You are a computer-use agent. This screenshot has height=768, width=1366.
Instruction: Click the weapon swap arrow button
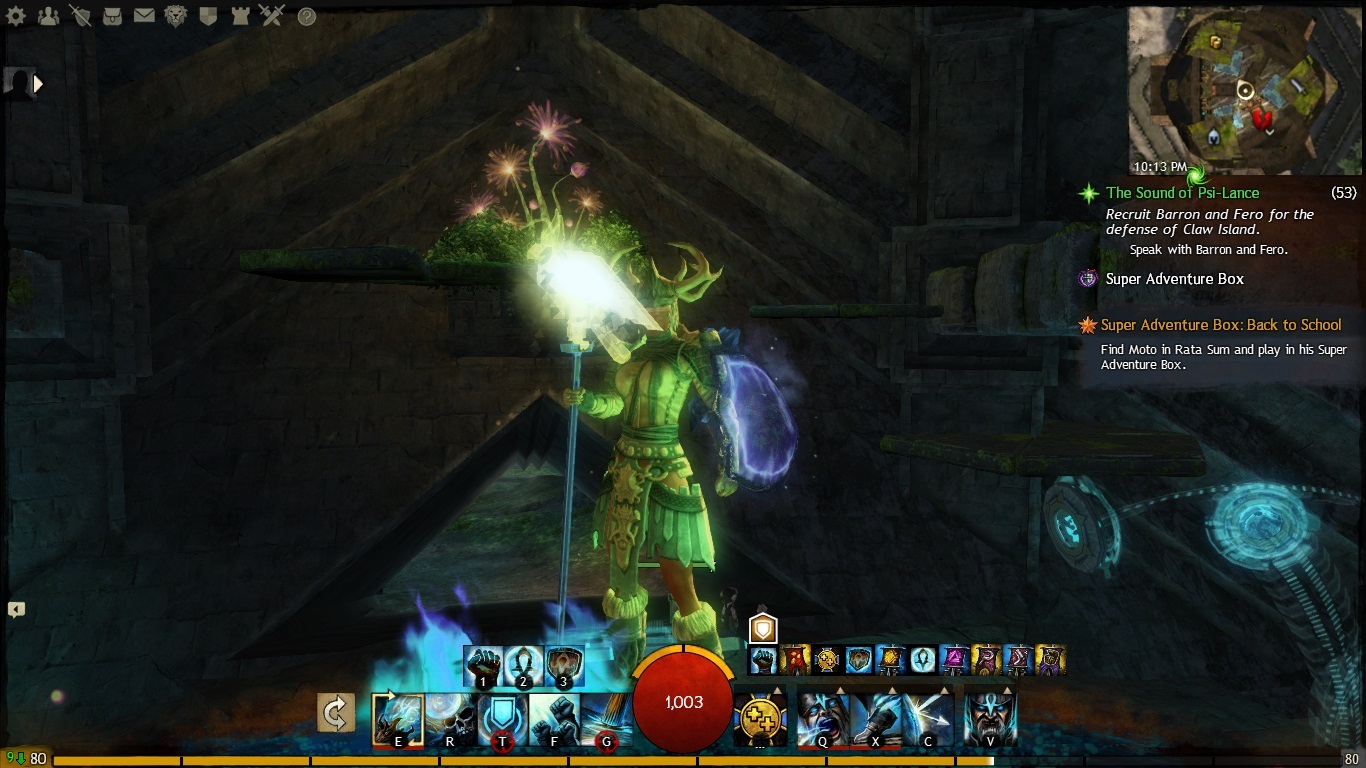pyautogui.click(x=336, y=714)
